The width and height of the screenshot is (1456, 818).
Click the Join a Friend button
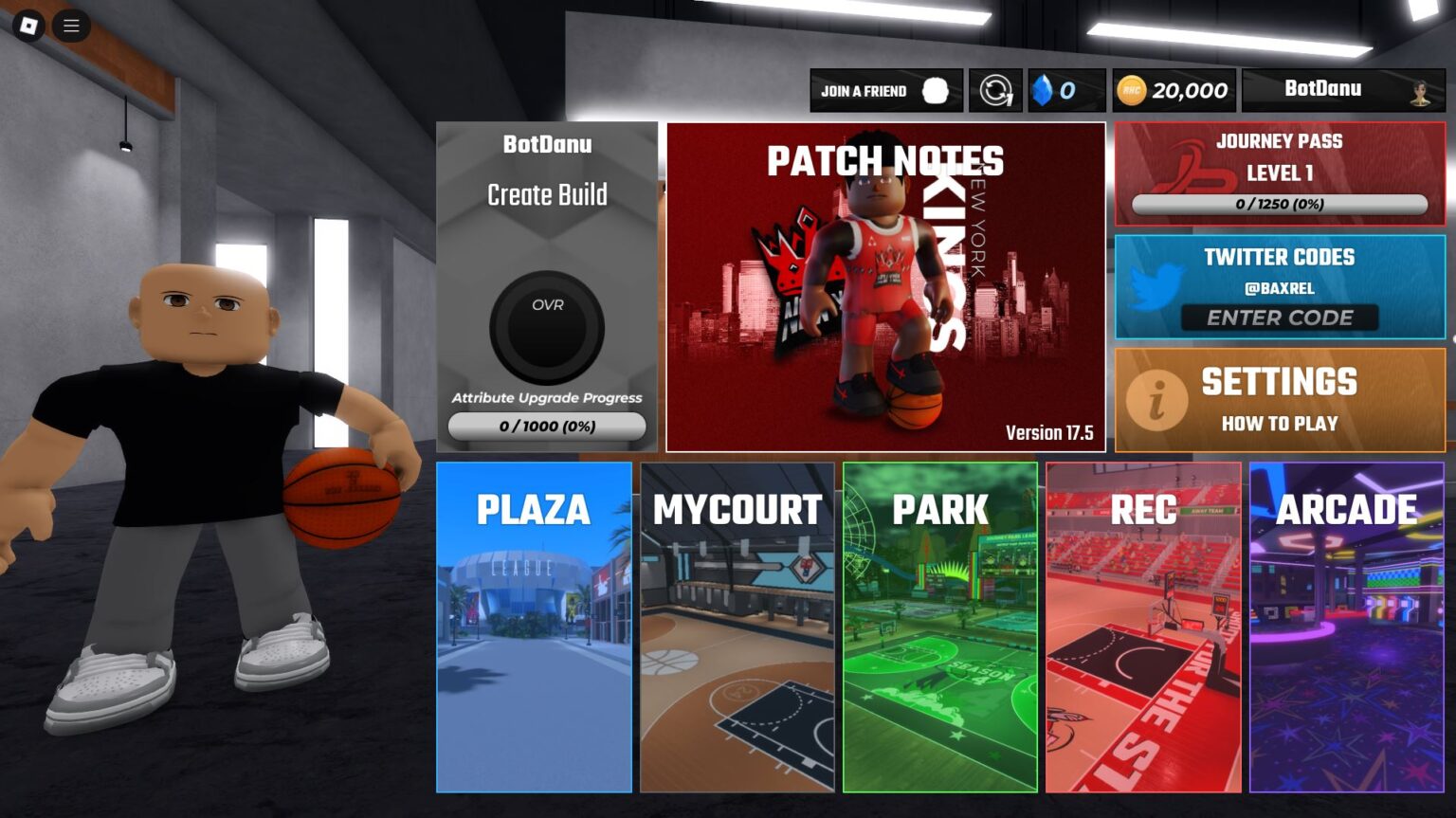click(885, 91)
